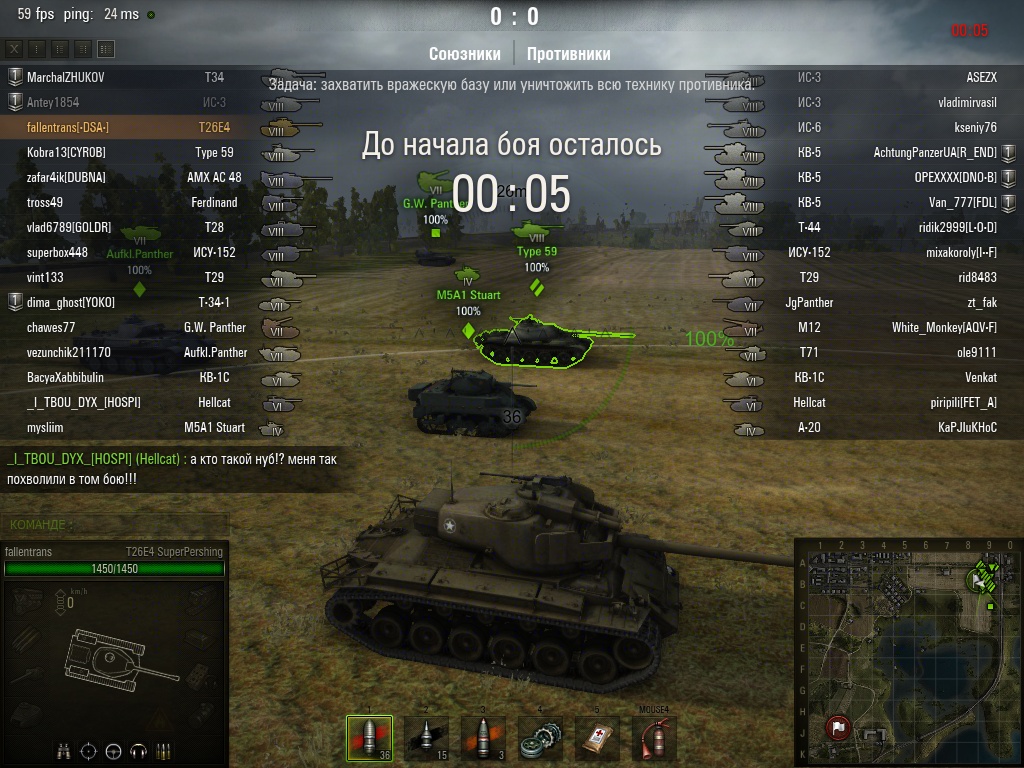Select the Союзники allies header
The height and width of the screenshot is (768, 1024).
464,54
